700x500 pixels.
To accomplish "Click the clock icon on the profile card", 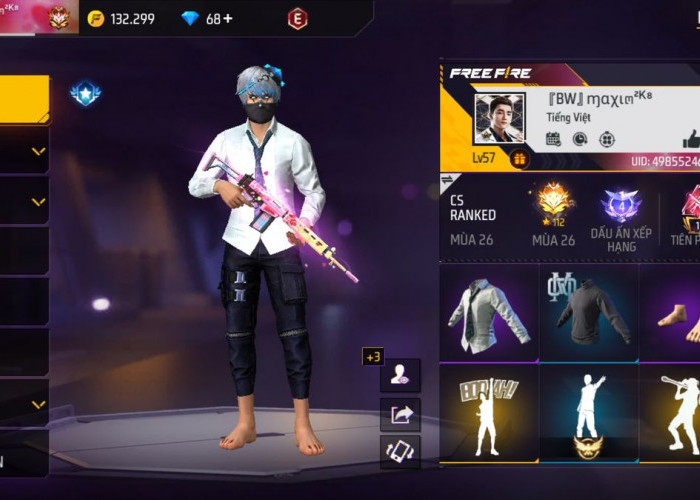I will (x=579, y=139).
